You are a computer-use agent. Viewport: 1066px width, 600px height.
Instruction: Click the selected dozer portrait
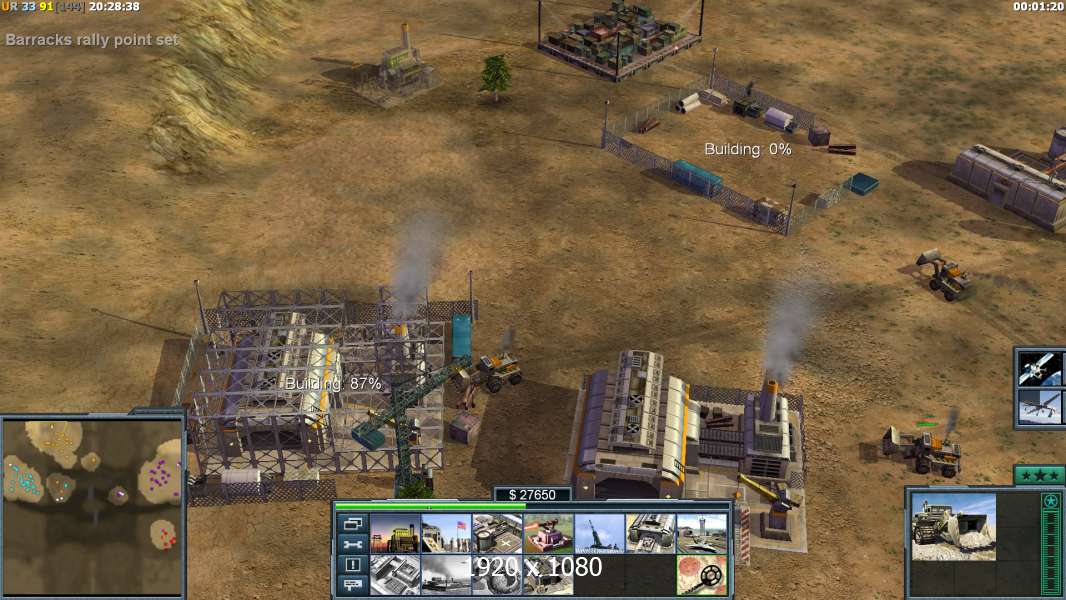[x=953, y=525]
